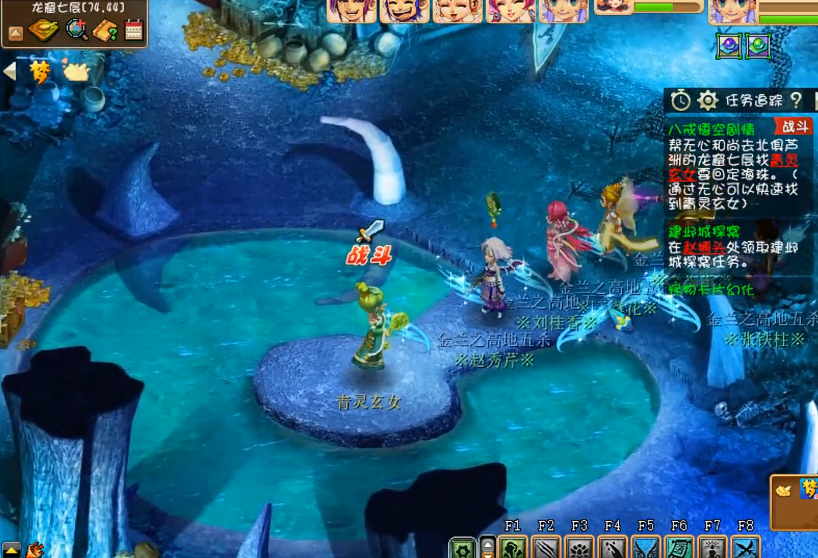Trigger the F8 crossed blades skill
The height and width of the screenshot is (558, 818).
click(x=746, y=546)
